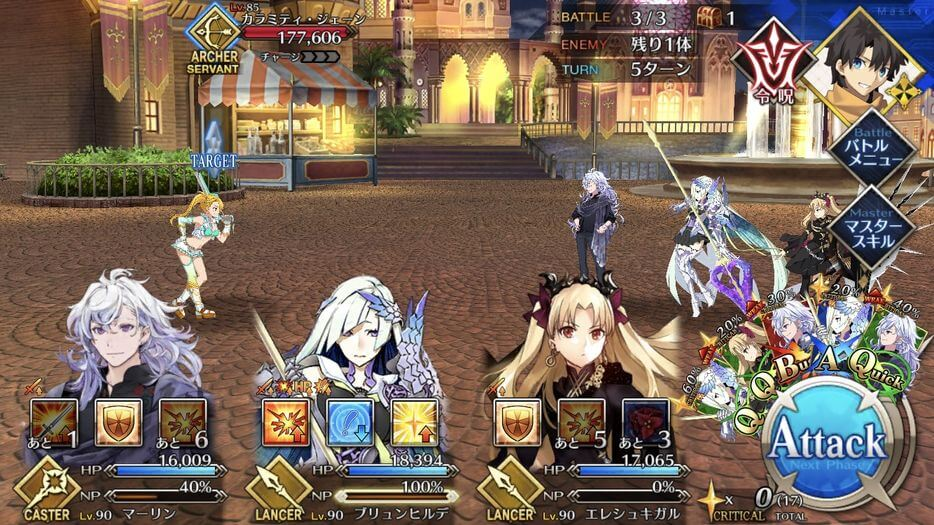Select Merlin's Caster class emblem
This screenshot has height=525, width=934.
(x=43, y=492)
